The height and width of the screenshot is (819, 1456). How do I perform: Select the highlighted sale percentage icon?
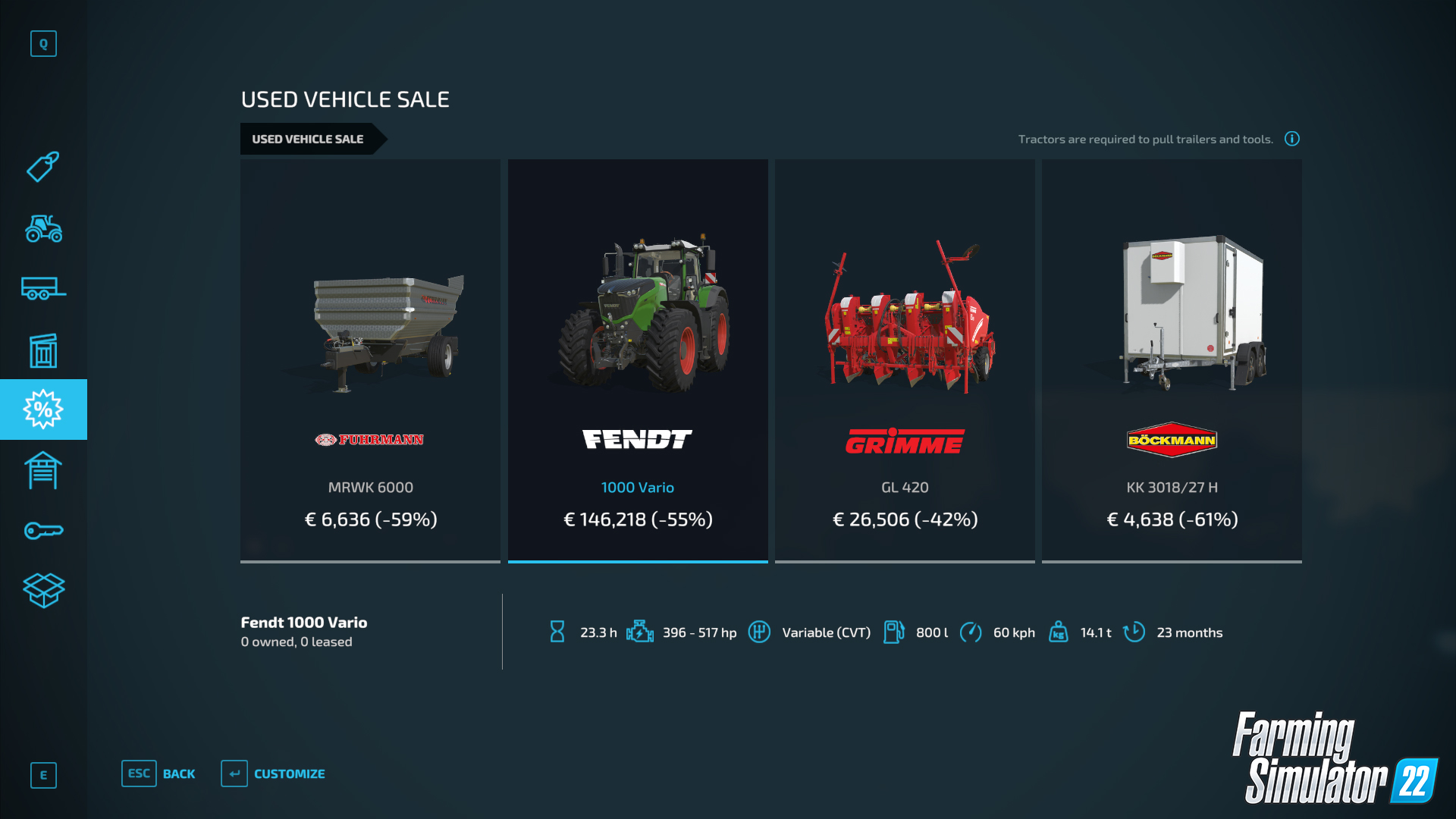click(43, 409)
